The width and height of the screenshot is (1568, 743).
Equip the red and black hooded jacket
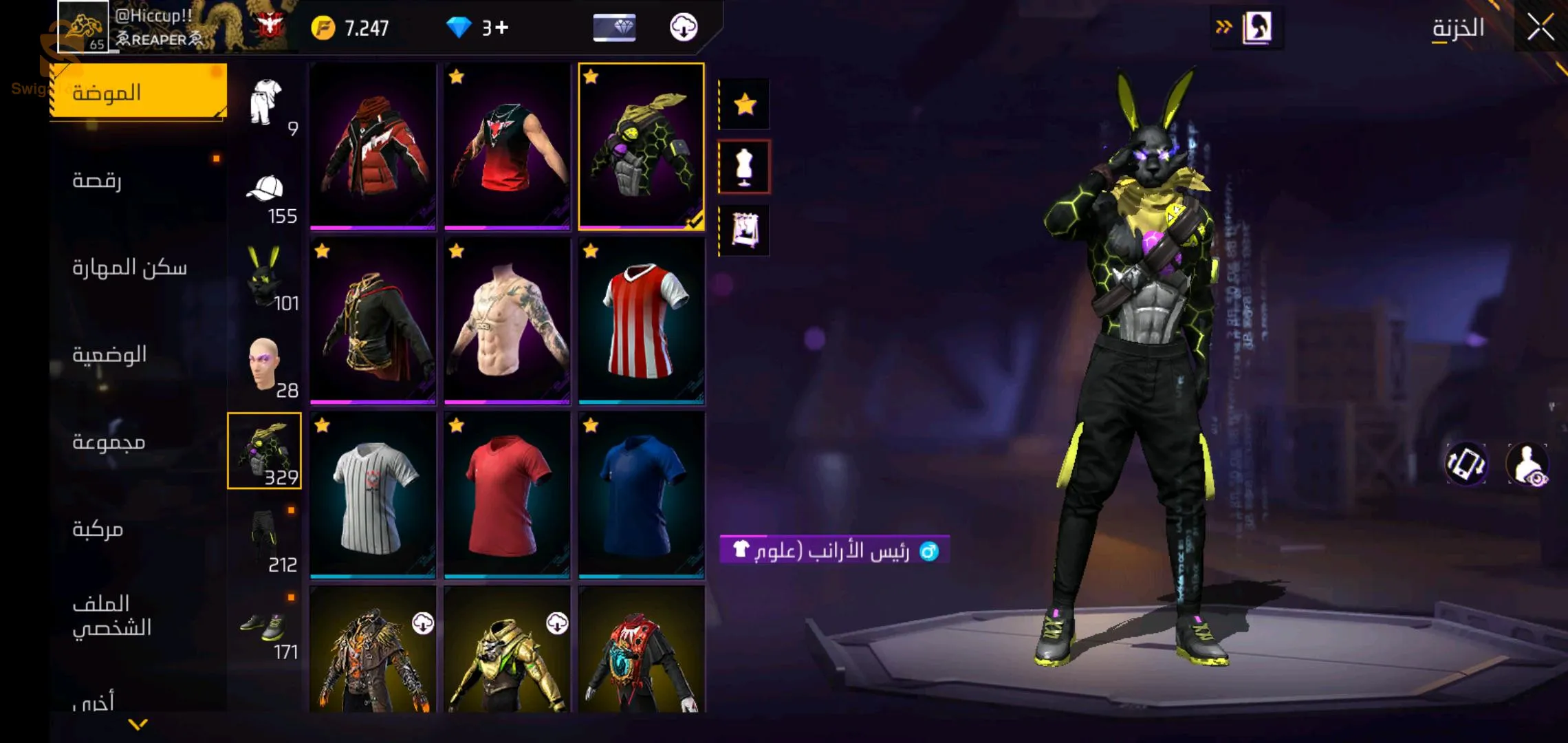click(x=373, y=146)
